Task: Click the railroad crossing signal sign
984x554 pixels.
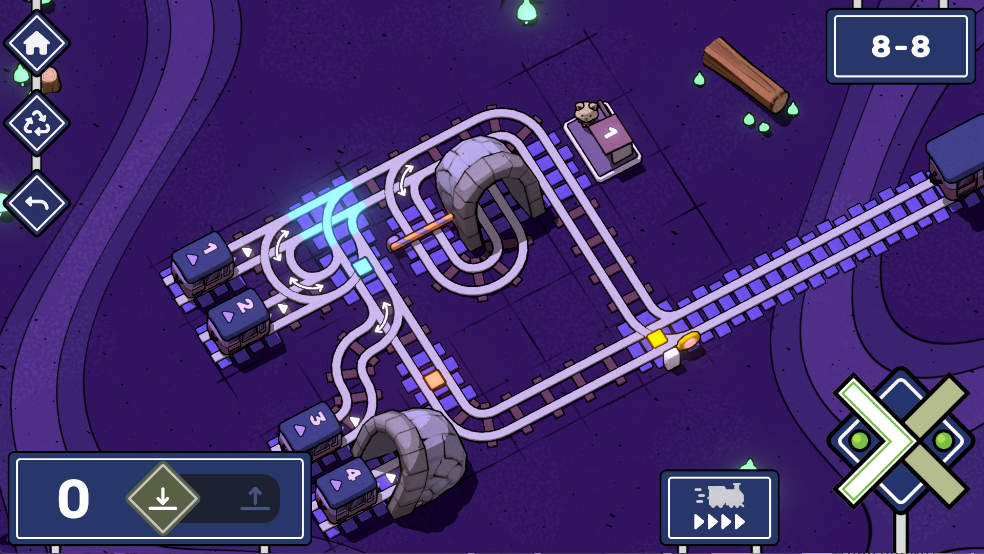Action: click(x=900, y=440)
